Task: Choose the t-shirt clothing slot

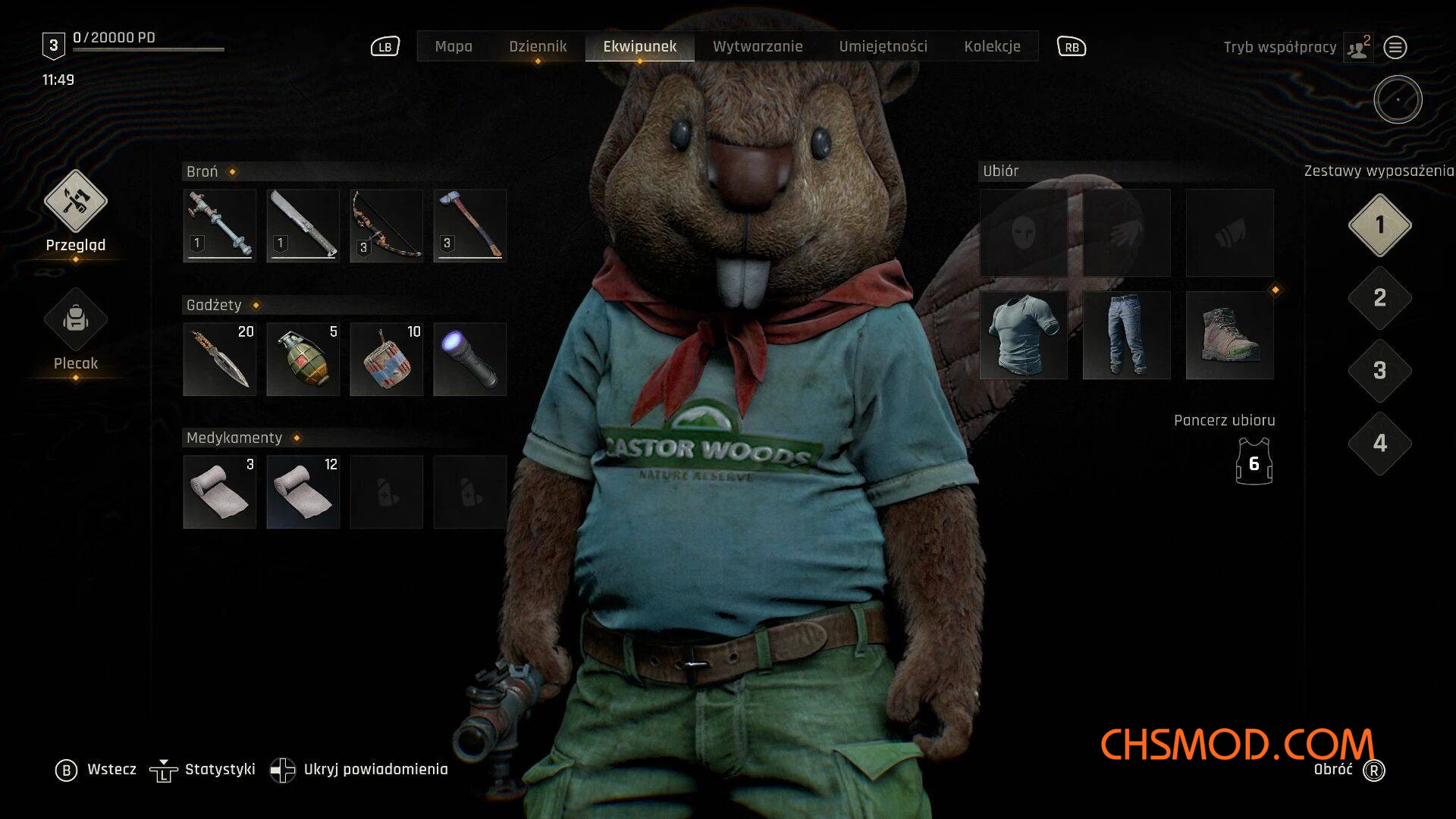Action: coord(1024,335)
